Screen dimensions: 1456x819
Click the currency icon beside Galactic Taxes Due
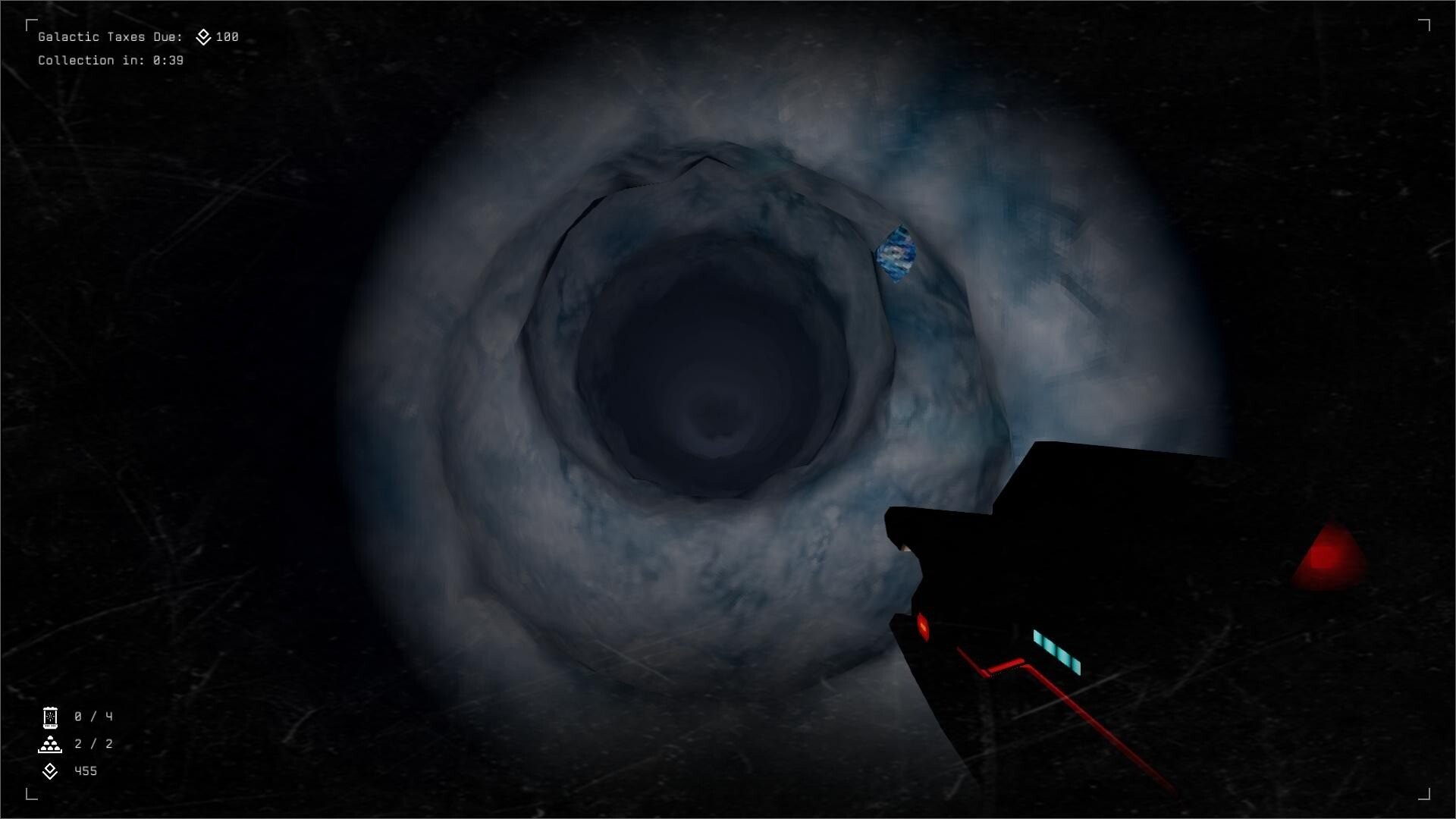click(202, 36)
